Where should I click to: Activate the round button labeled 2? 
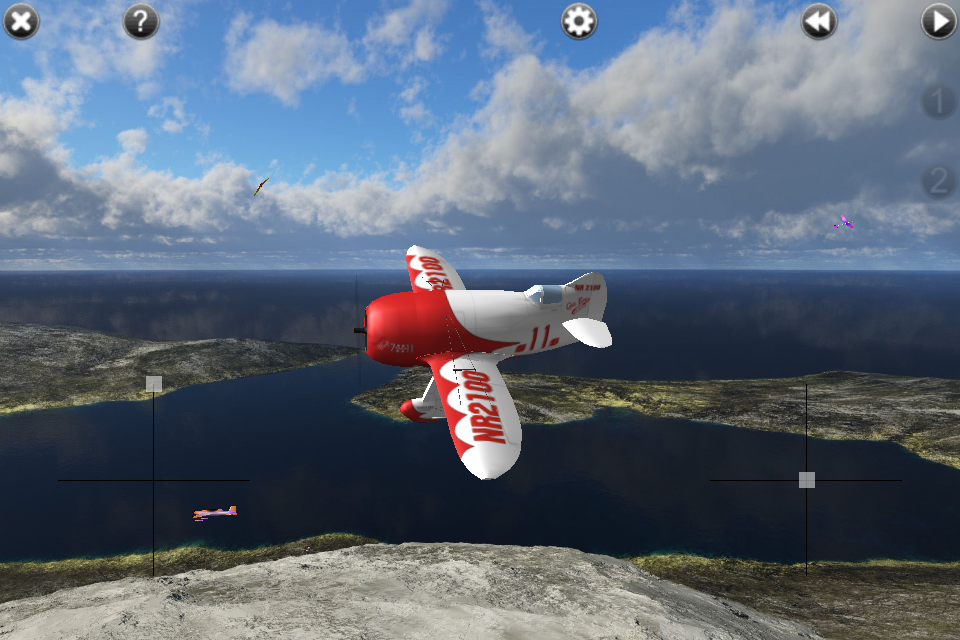[938, 181]
